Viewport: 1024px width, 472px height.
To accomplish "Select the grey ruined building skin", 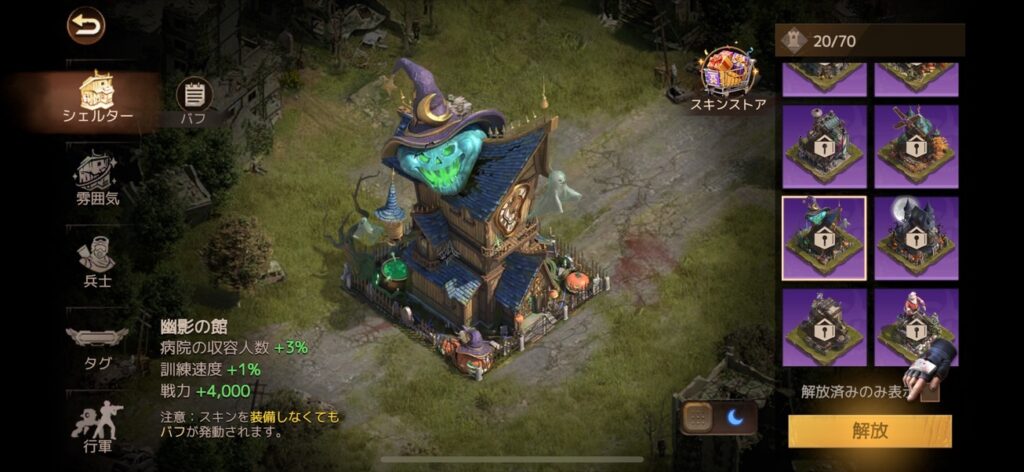I will point(824,326).
